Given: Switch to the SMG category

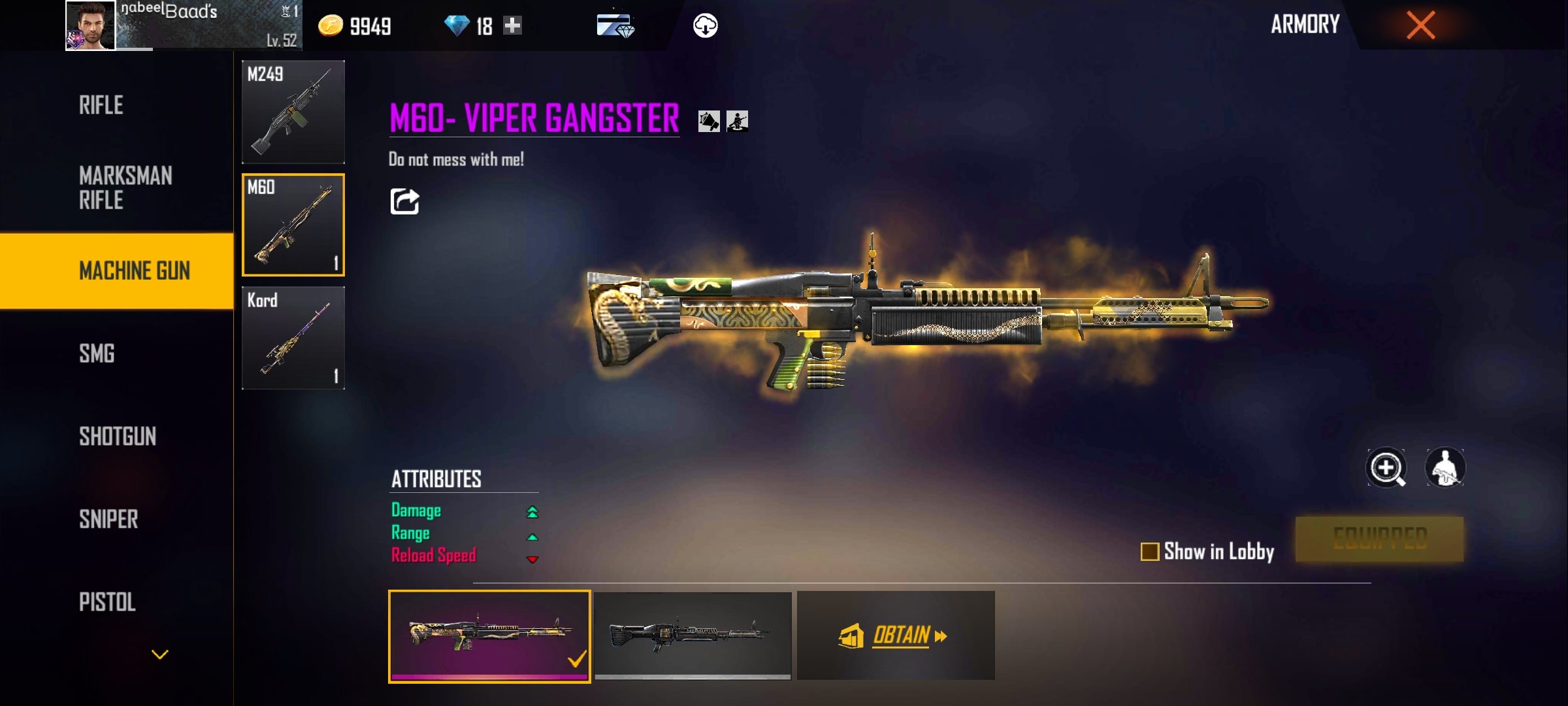Looking at the screenshot, I should tap(97, 354).
